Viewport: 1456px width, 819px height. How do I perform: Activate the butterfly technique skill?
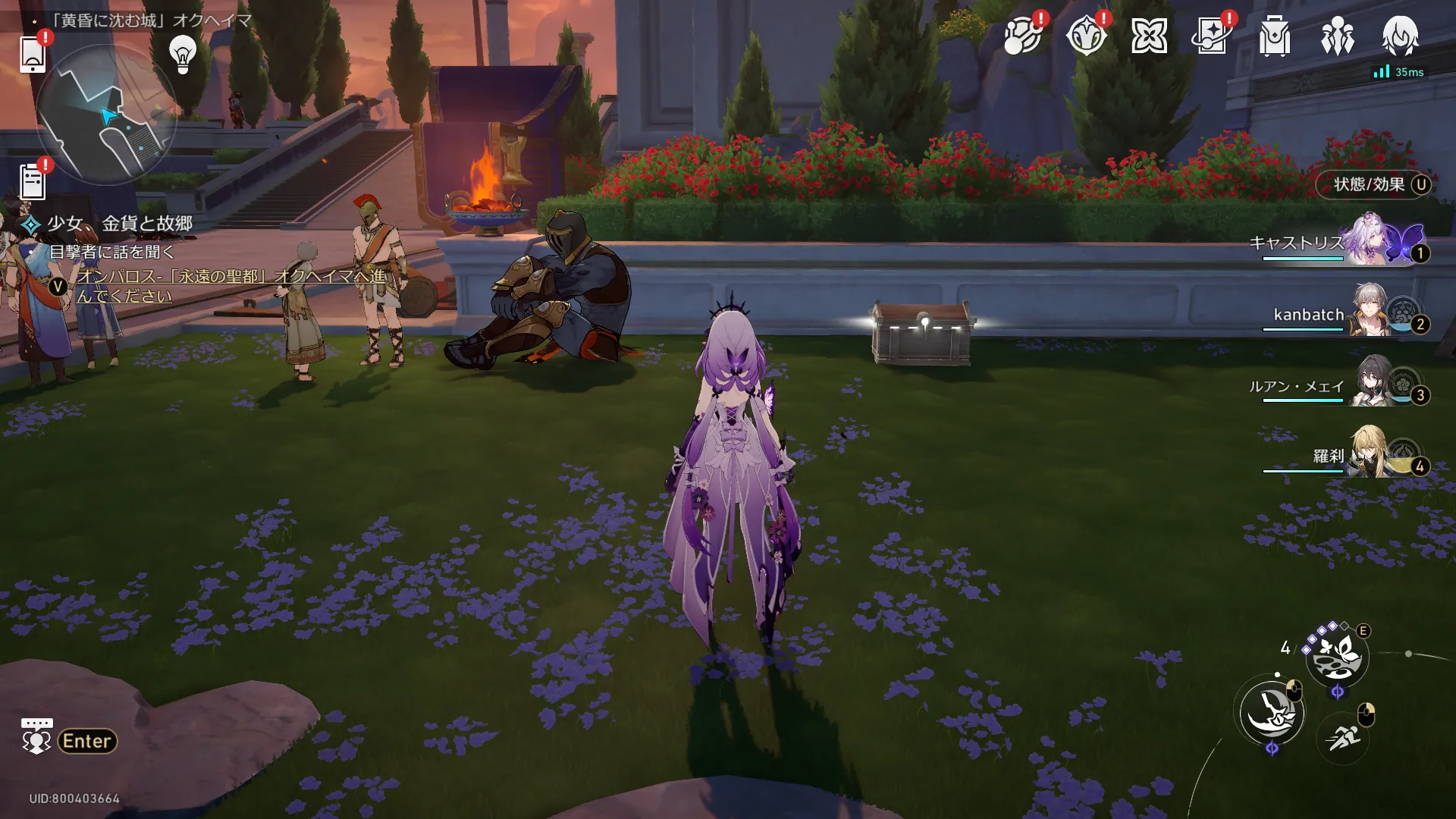[x=1336, y=657]
